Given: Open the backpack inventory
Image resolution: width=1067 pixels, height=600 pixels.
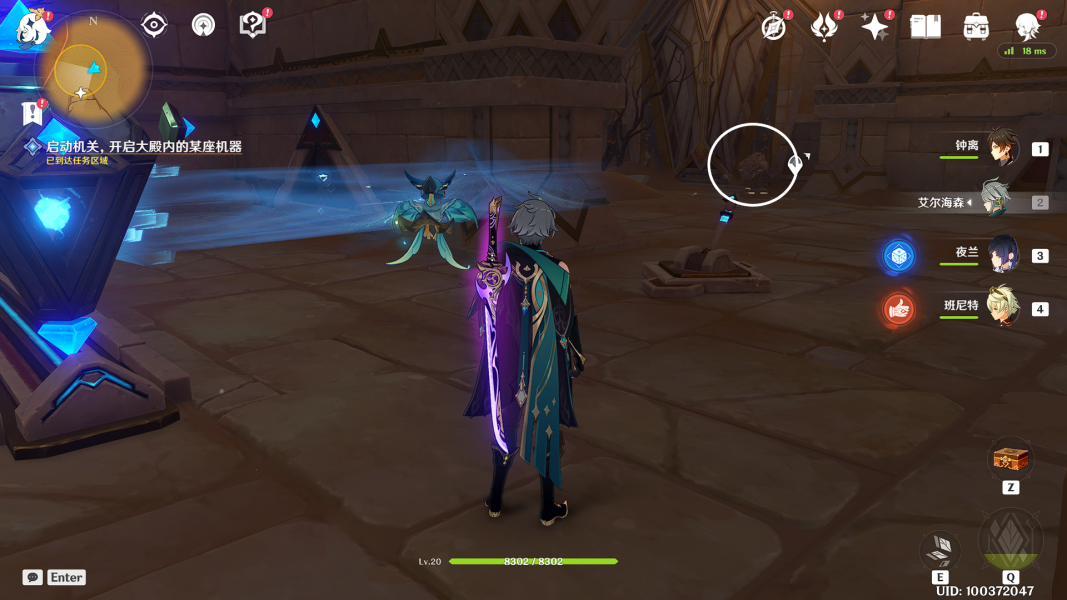Looking at the screenshot, I should [976, 27].
